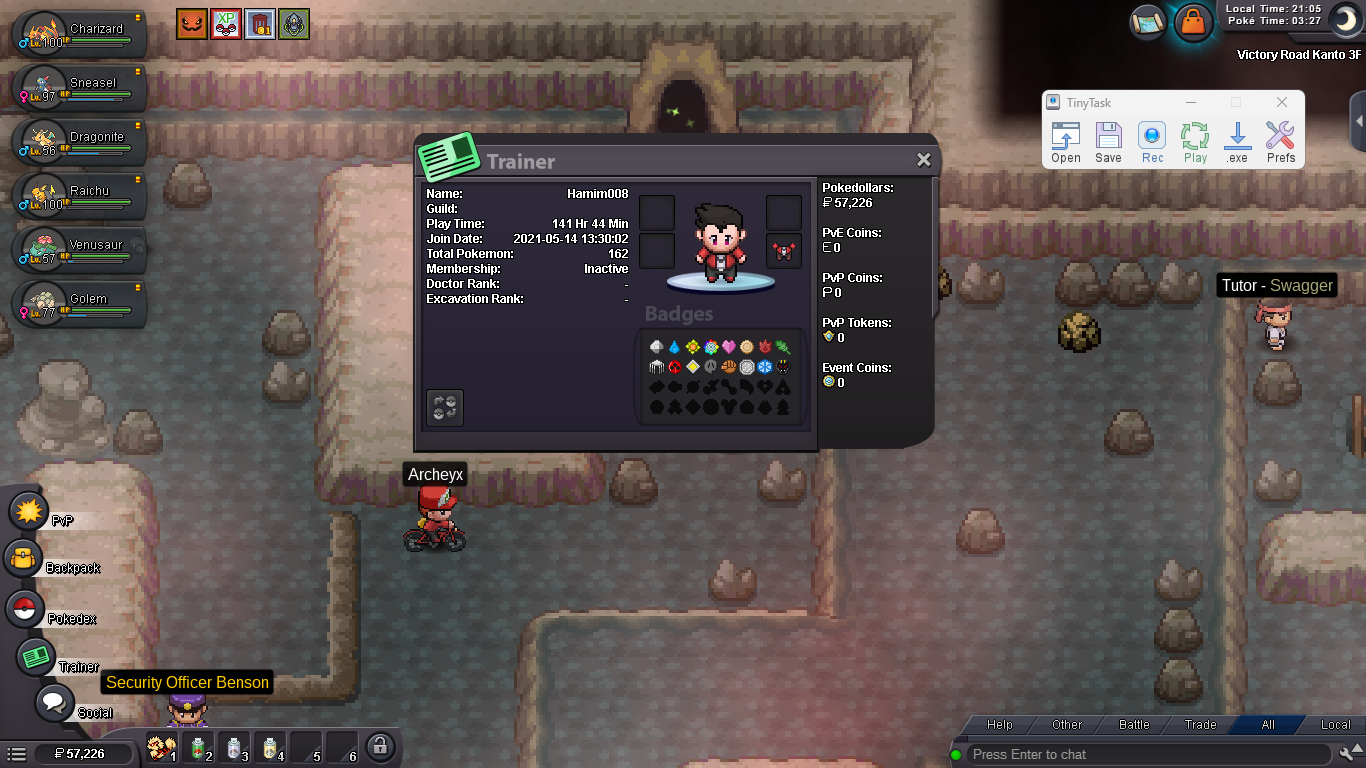Open the Social menu
Image resolution: width=1366 pixels, height=768 pixels.
54,702
